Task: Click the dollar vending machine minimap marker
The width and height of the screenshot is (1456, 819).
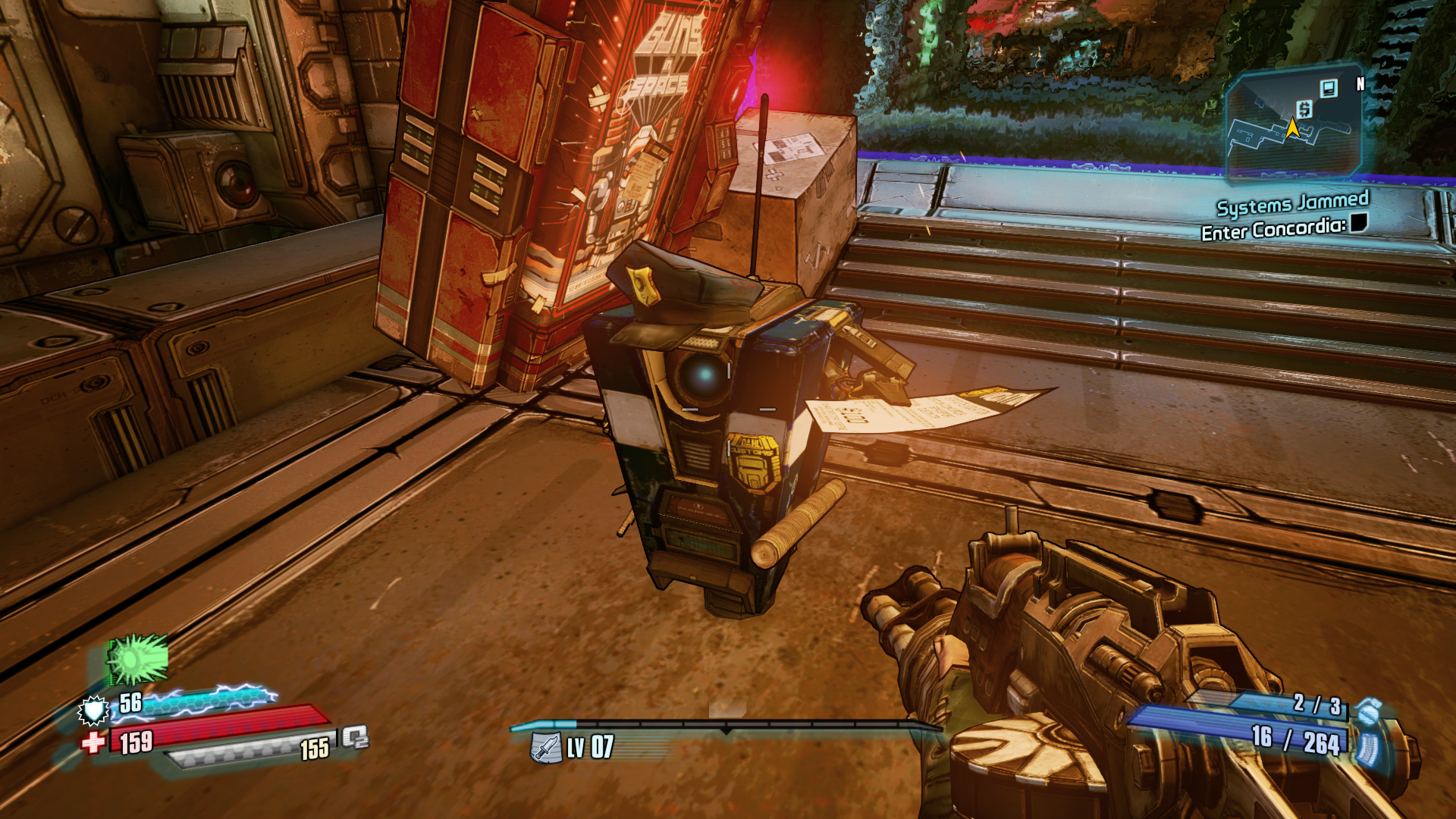Action: coord(1304,109)
